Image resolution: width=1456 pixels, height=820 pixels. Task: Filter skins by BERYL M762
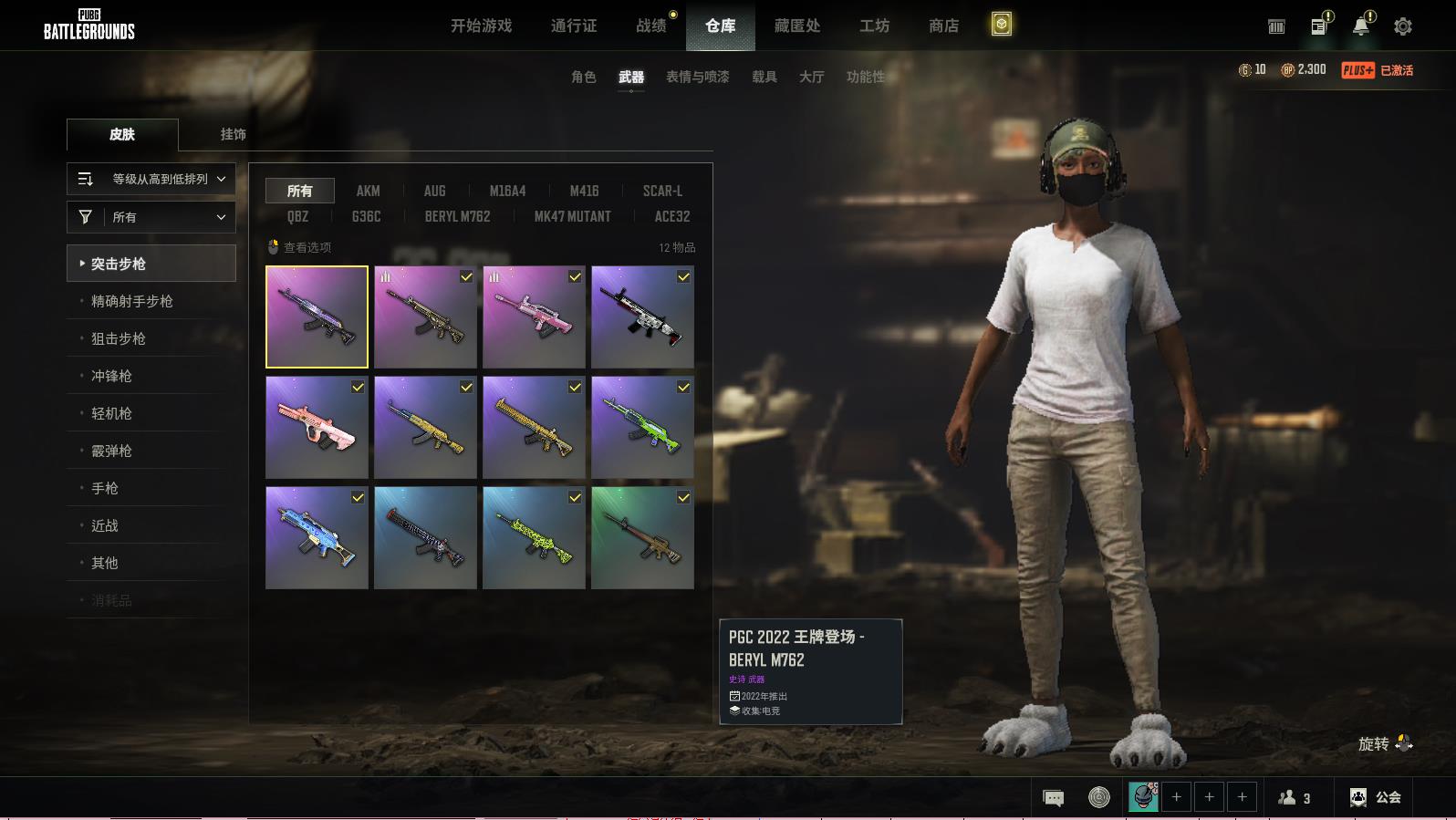(x=457, y=216)
